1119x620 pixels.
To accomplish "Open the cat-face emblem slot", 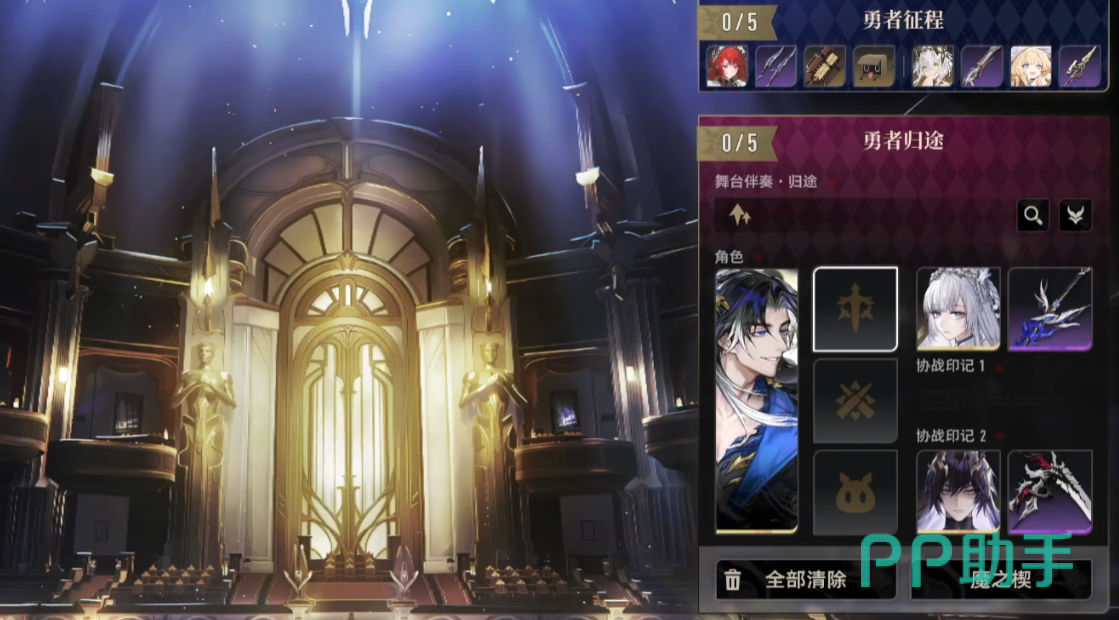I will pos(855,492).
